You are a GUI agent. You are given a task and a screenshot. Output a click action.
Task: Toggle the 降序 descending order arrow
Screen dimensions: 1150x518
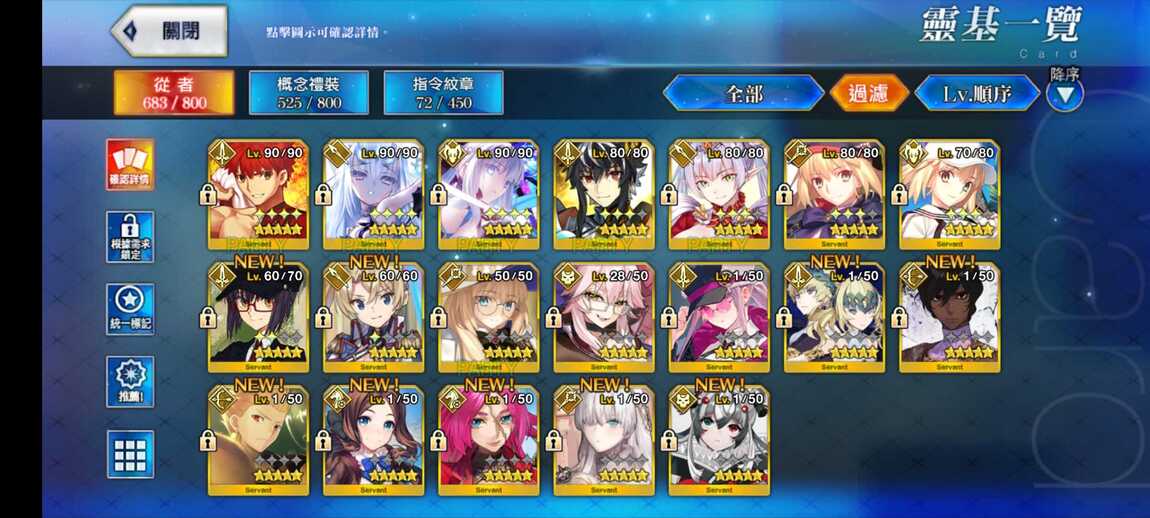(1065, 94)
